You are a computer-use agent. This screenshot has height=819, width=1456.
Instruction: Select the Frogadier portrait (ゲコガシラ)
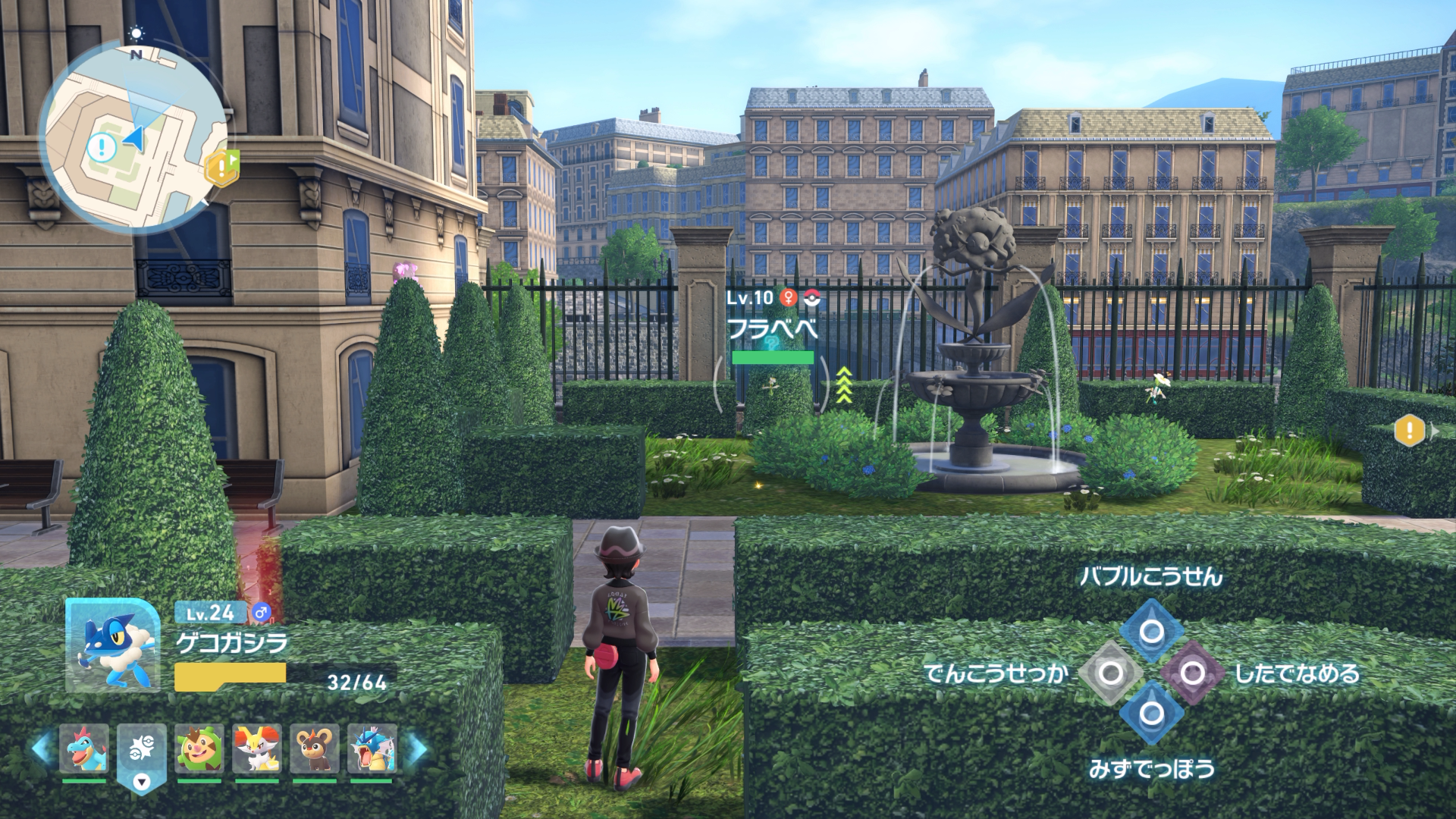click(112, 645)
